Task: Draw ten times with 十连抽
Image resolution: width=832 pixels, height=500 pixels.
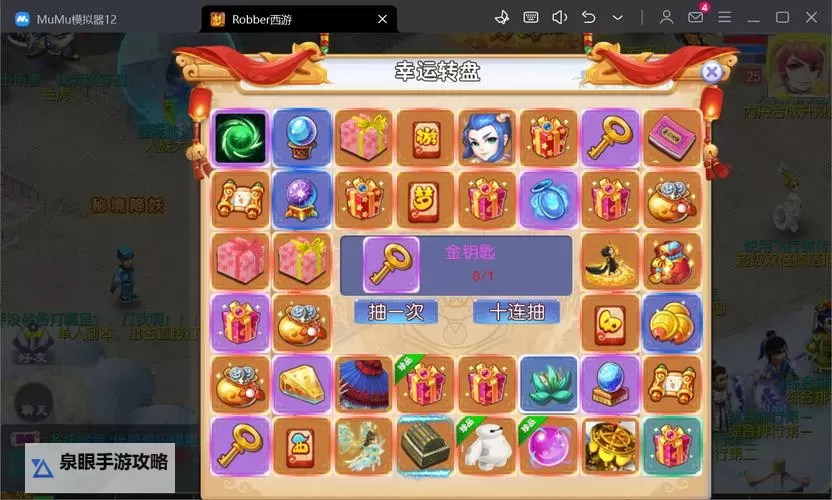Action: [515, 312]
